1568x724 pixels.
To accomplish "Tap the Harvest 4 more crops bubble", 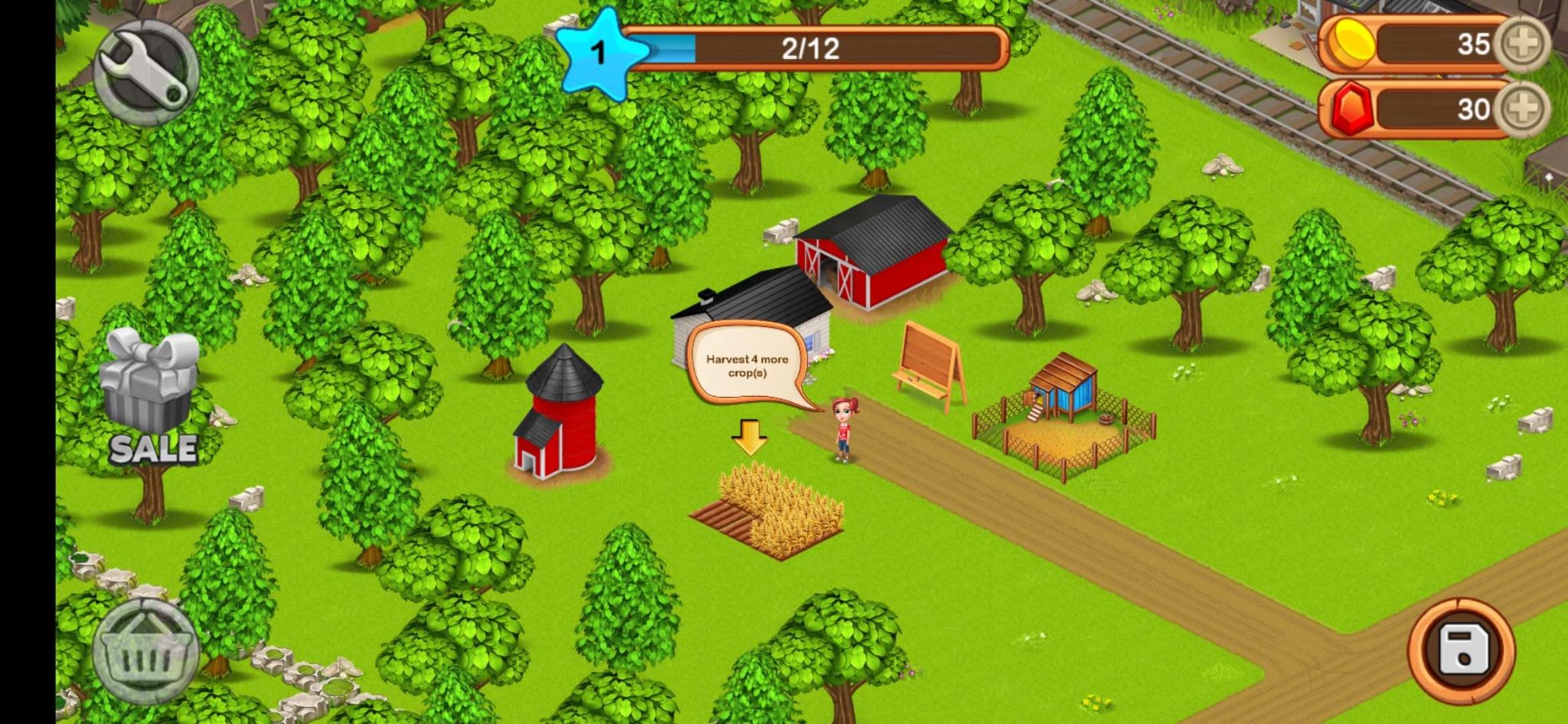I will [x=746, y=366].
